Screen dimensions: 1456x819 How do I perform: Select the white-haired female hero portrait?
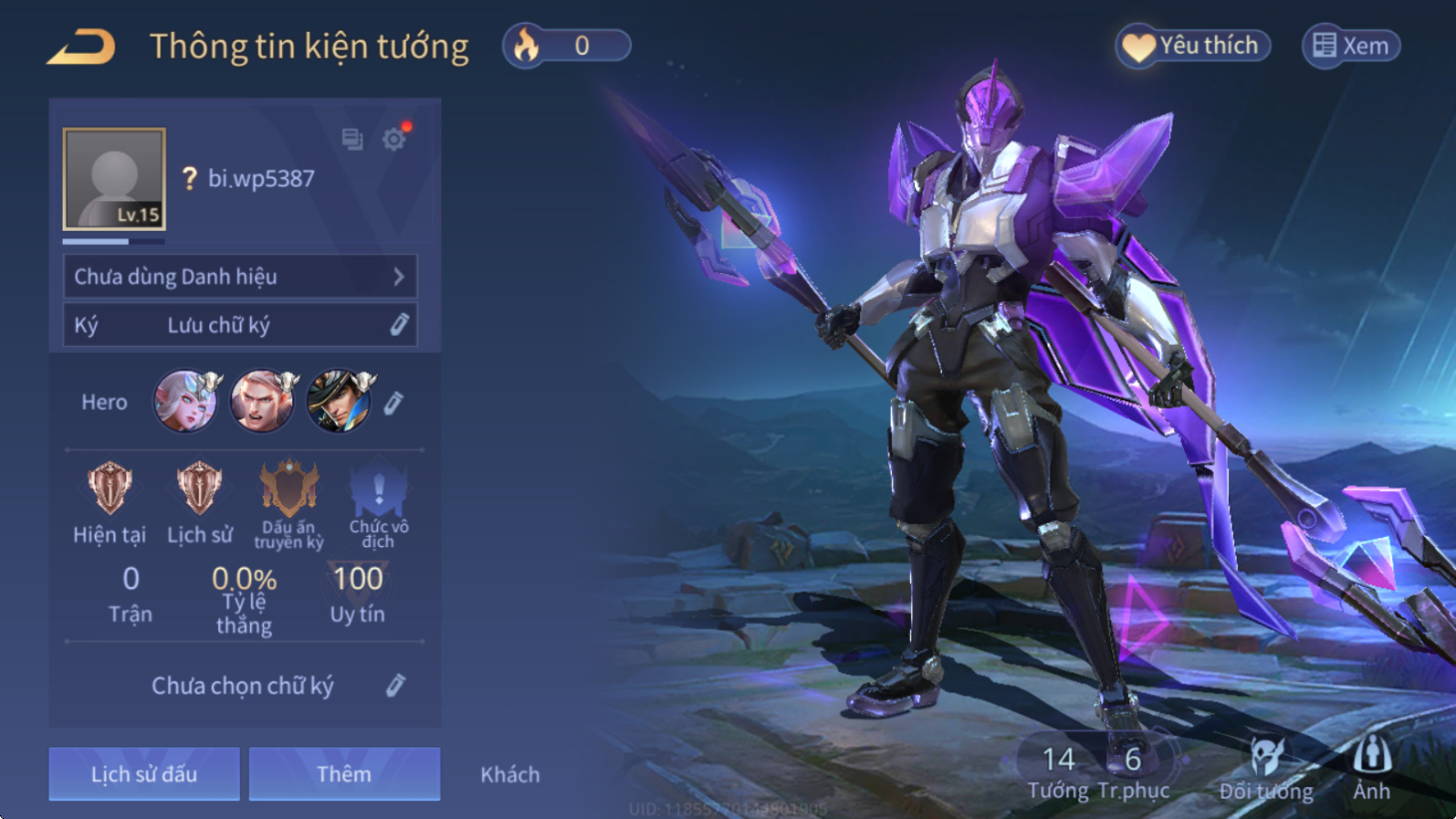pyautogui.click(x=185, y=401)
